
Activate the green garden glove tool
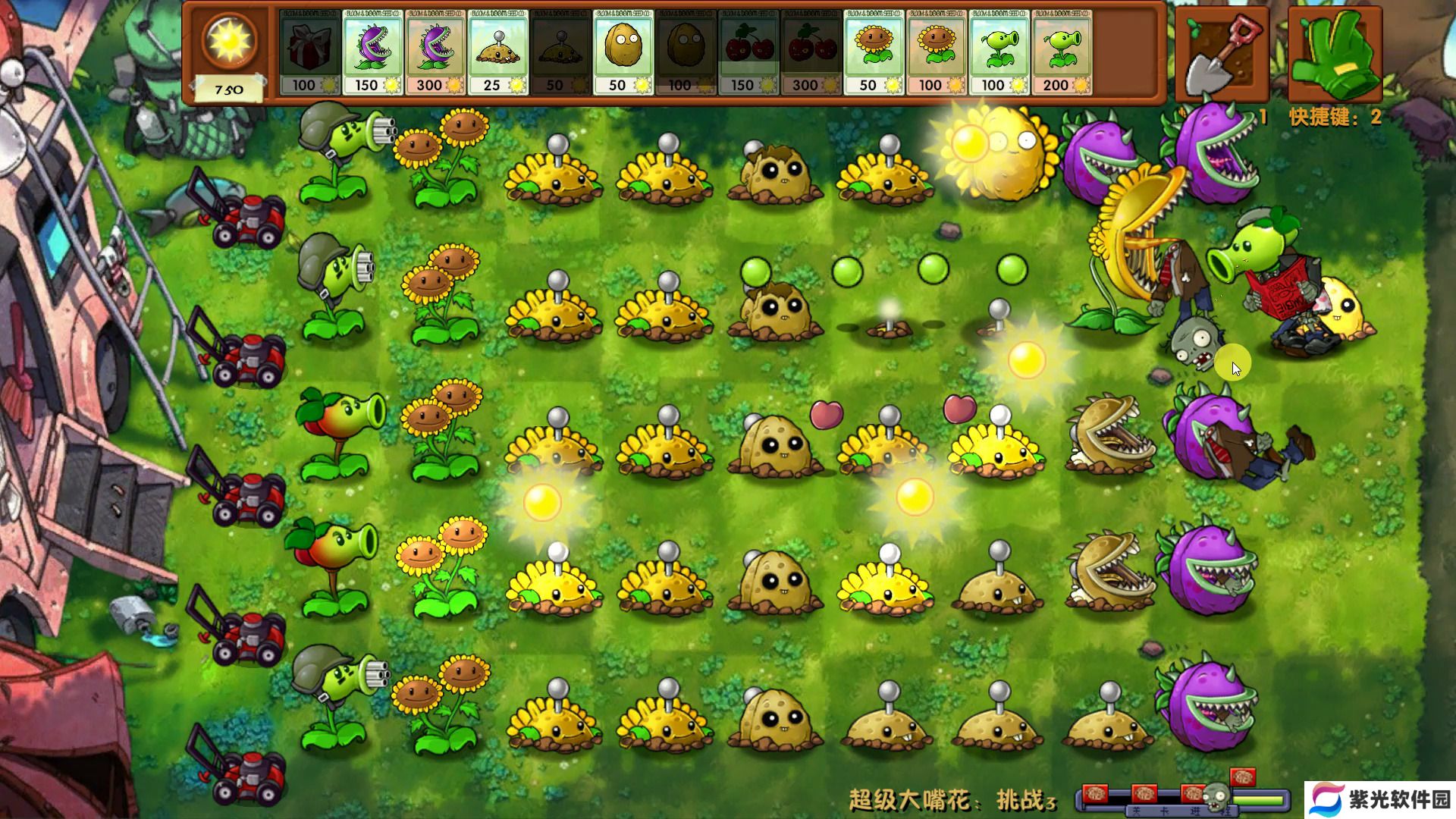[x=1334, y=55]
